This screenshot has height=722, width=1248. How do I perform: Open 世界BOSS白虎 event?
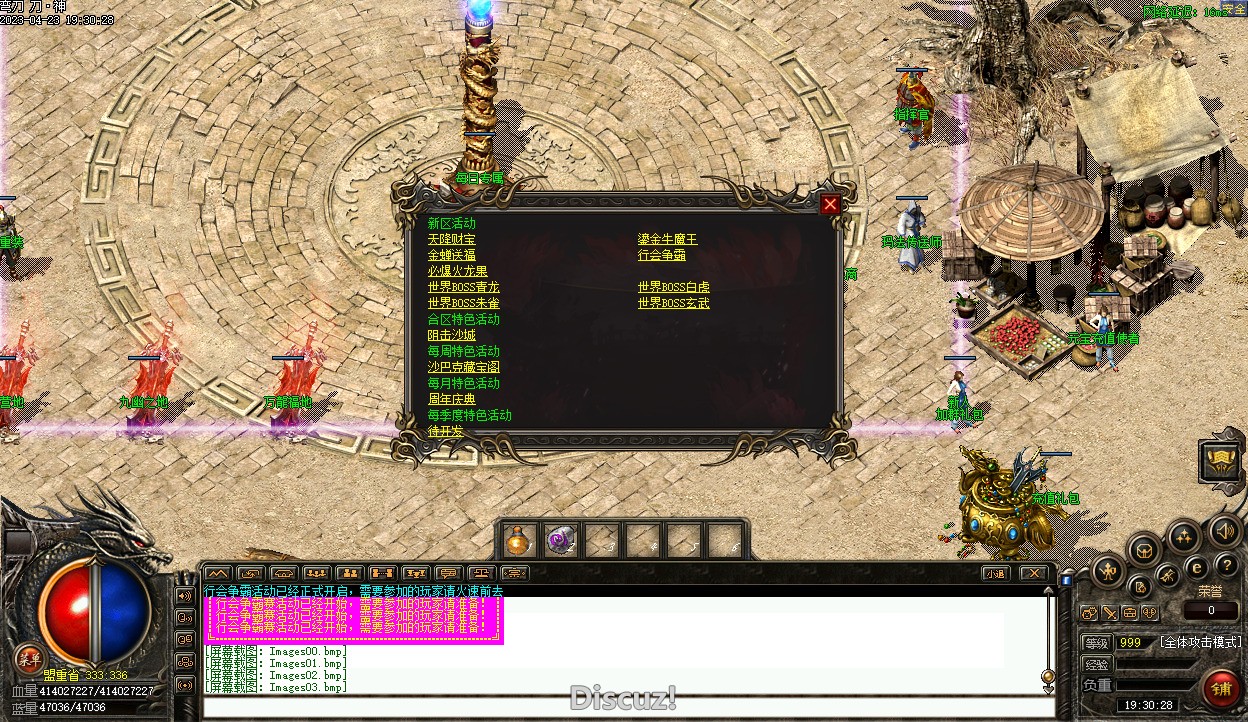(x=673, y=288)
